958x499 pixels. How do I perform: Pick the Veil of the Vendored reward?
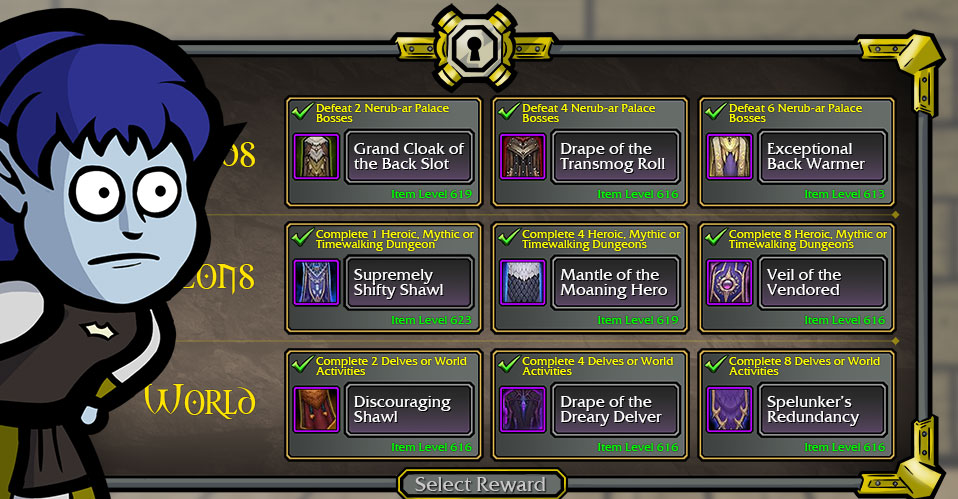(821, 283)
